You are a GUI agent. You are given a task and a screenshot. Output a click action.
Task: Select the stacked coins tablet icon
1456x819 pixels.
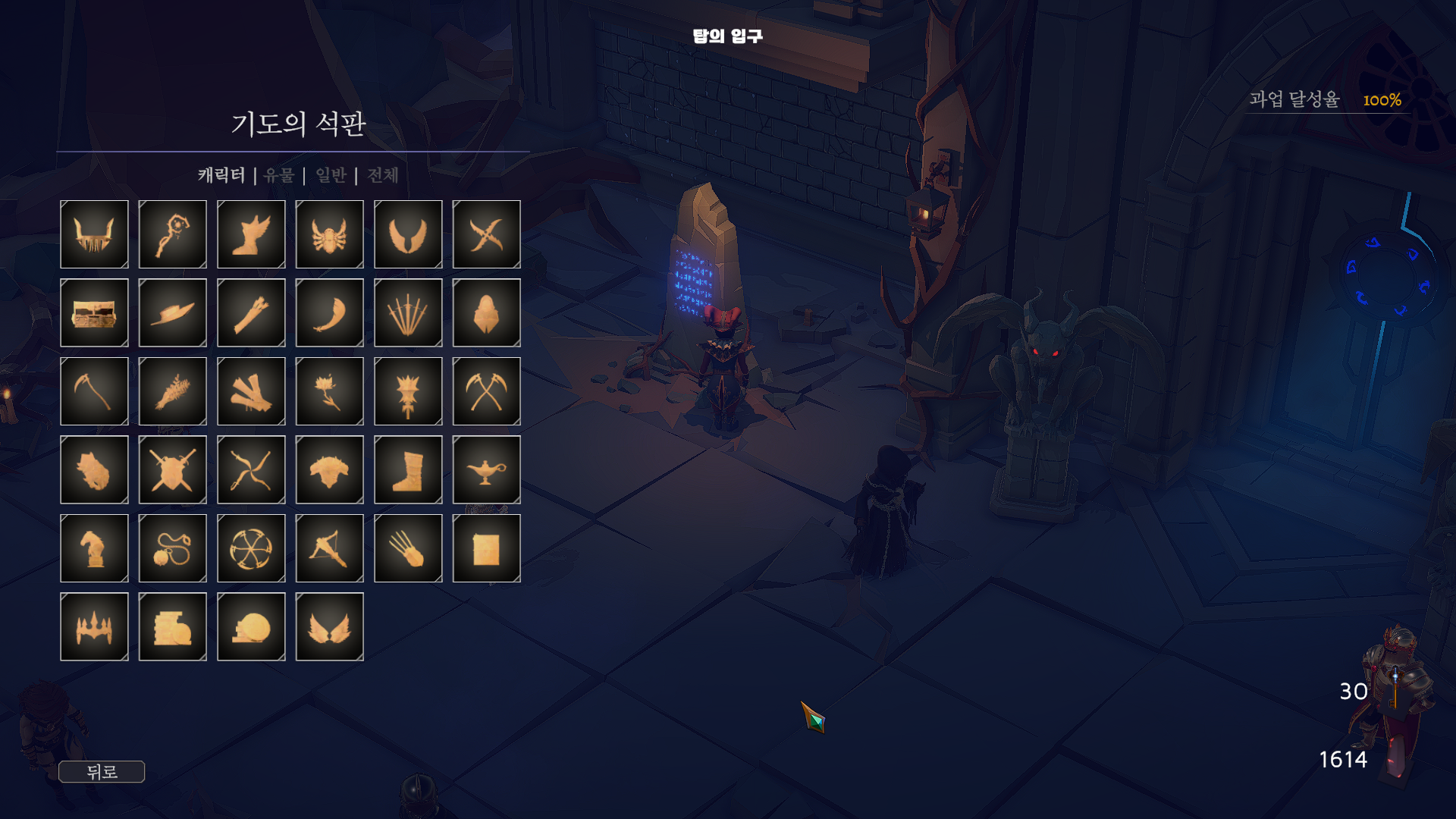click(173, 626)
